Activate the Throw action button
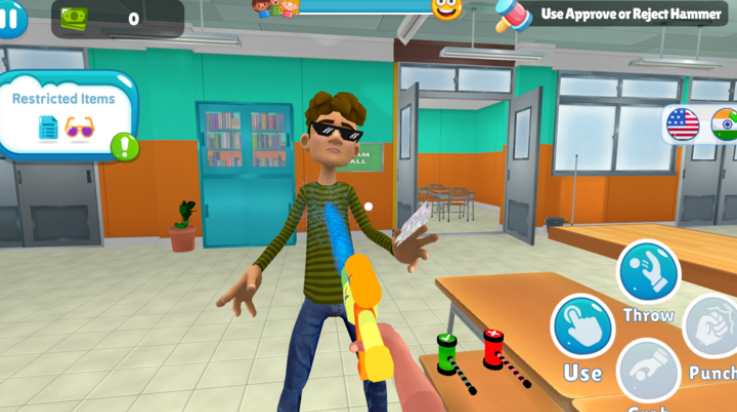Image resolution: width=737 pixels, height=412 pixels. tap(648, 272)
